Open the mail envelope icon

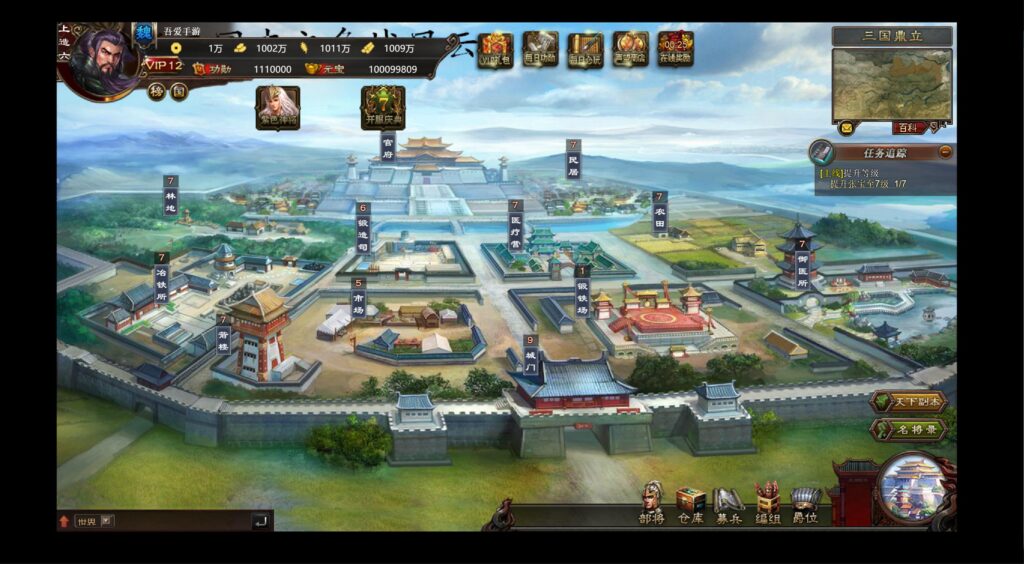pos(846,128)
